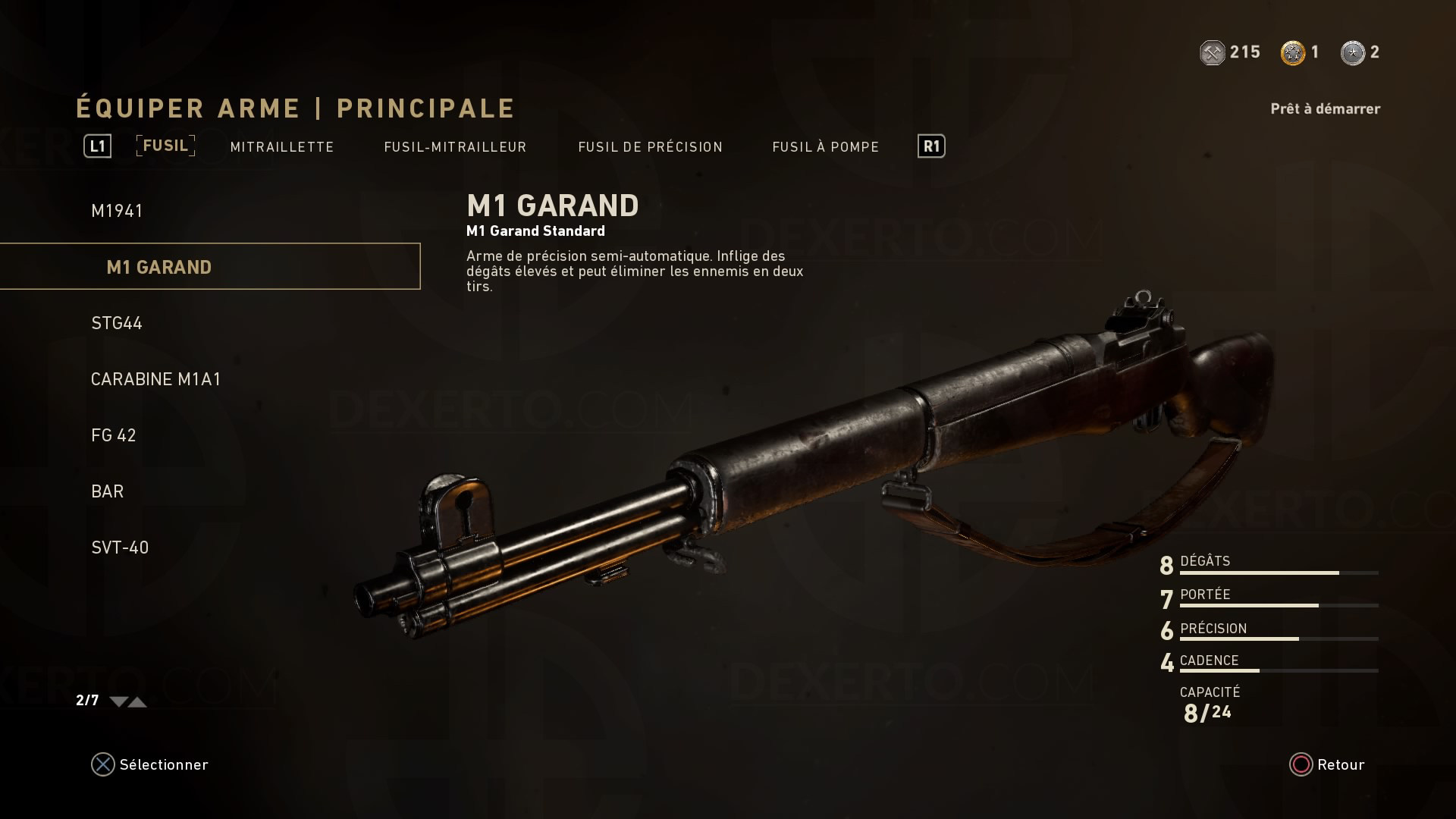Click the hammer currency icon showing 215
1456x819 pixels.
coord(1213,52)
